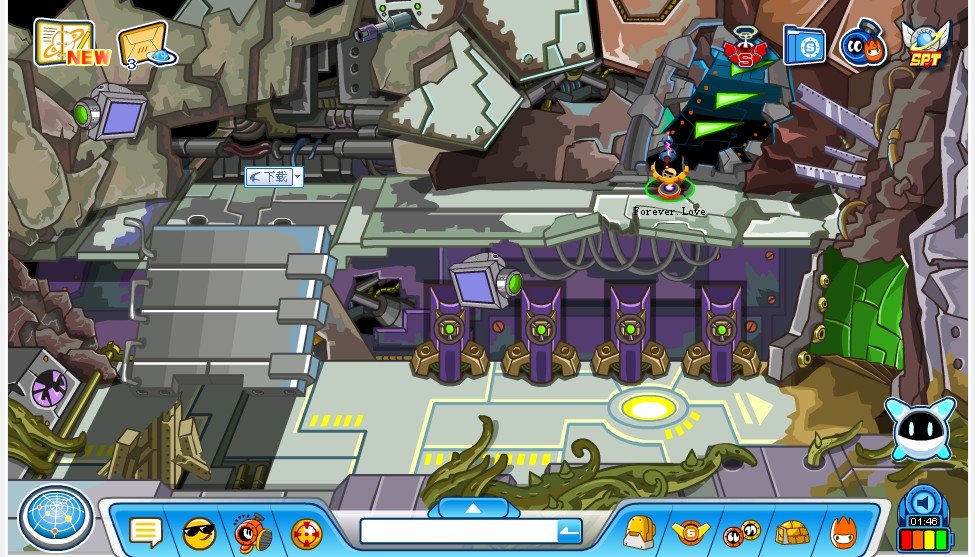This screenshot has width=975, height=557.
Task: Expand the chat panel with the up arrow
Action: coord(473,508)
